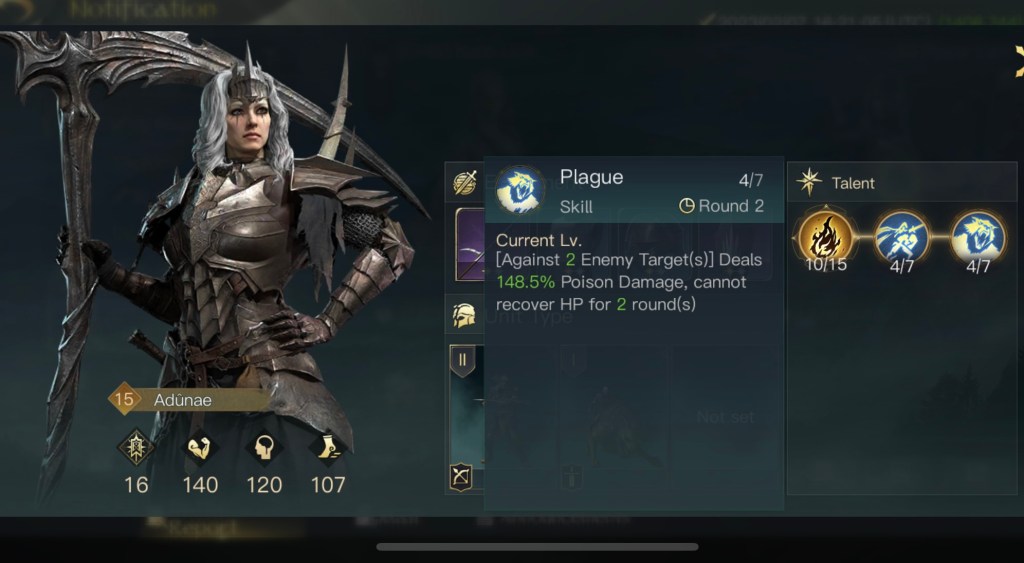
Task: Tap the flexed arm strength stat icon
Action: pyautogui.click(x=201, y=448)
